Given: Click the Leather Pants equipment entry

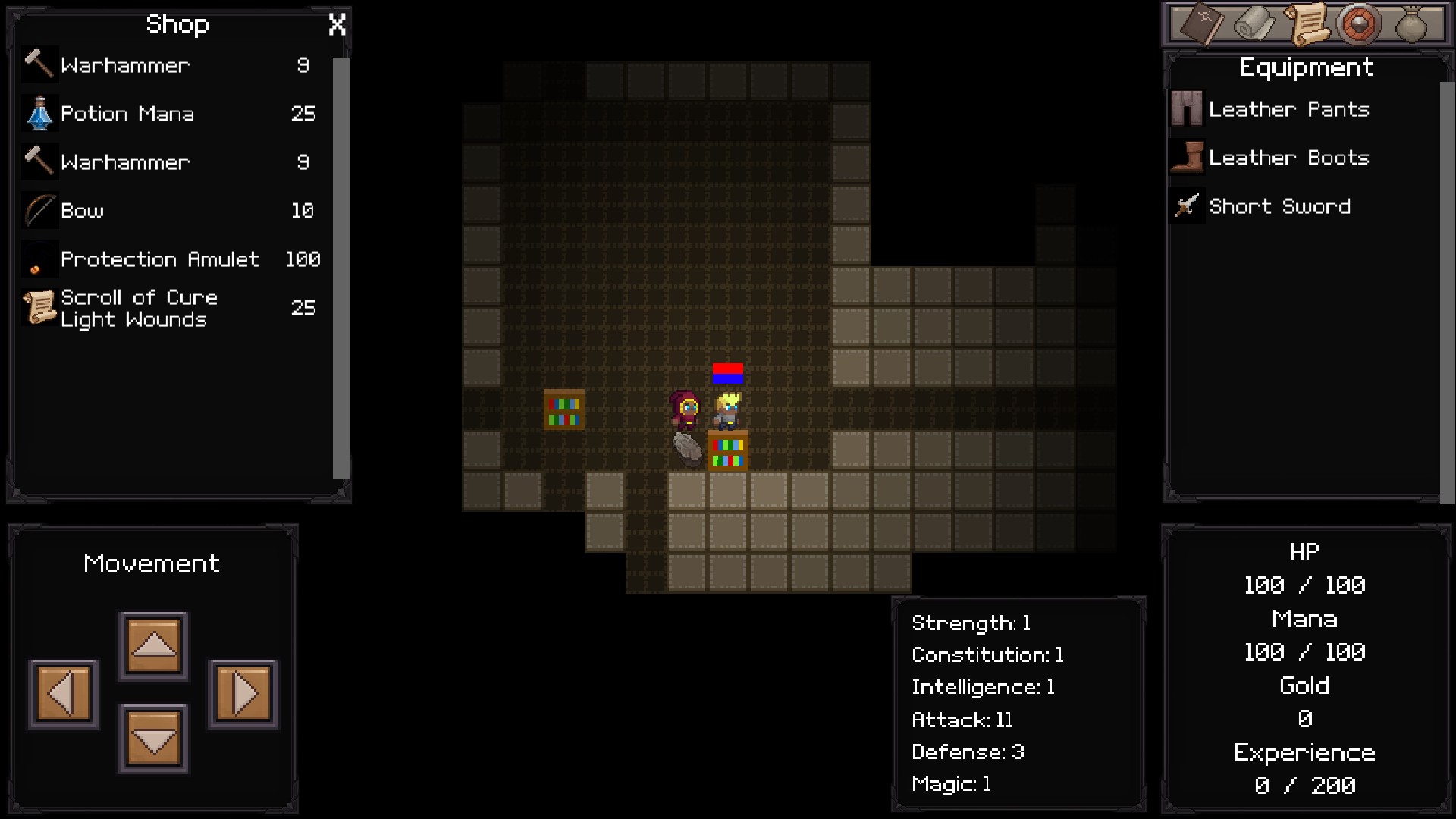Looking at the screenshot, I should (x=1187, y=109).
